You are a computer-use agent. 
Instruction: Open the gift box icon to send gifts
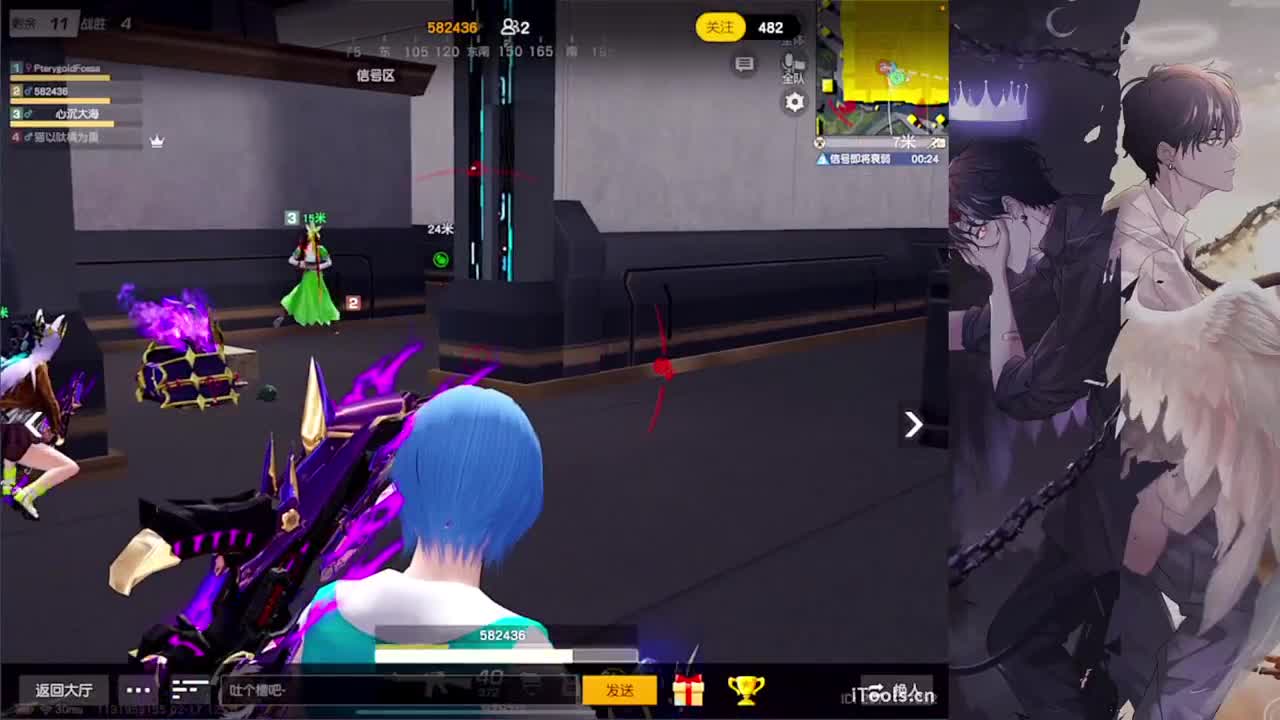click(x=688, y=688)
